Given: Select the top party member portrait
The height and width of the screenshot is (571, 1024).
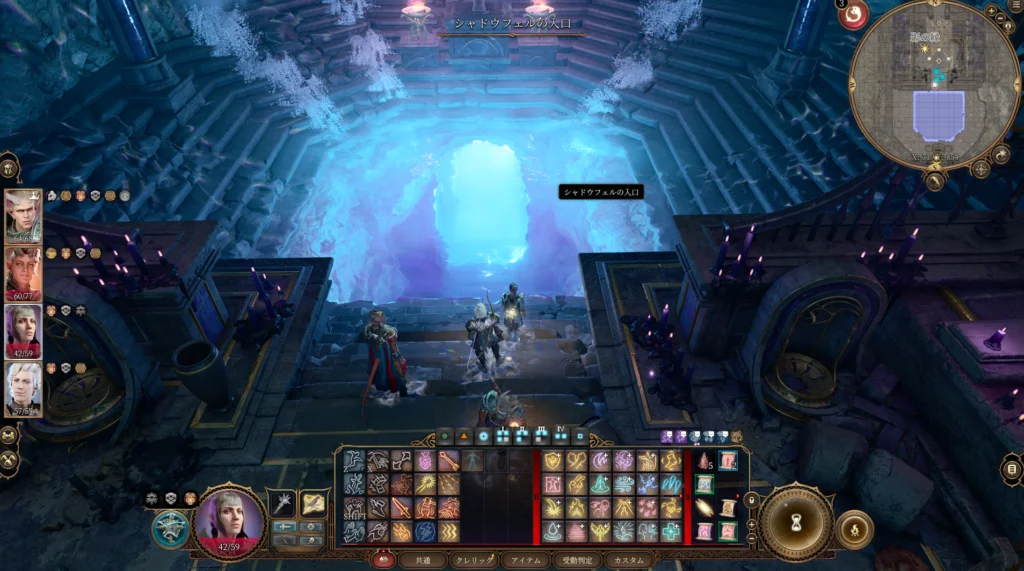Looking at the screenshot, I should coord(23,216).
